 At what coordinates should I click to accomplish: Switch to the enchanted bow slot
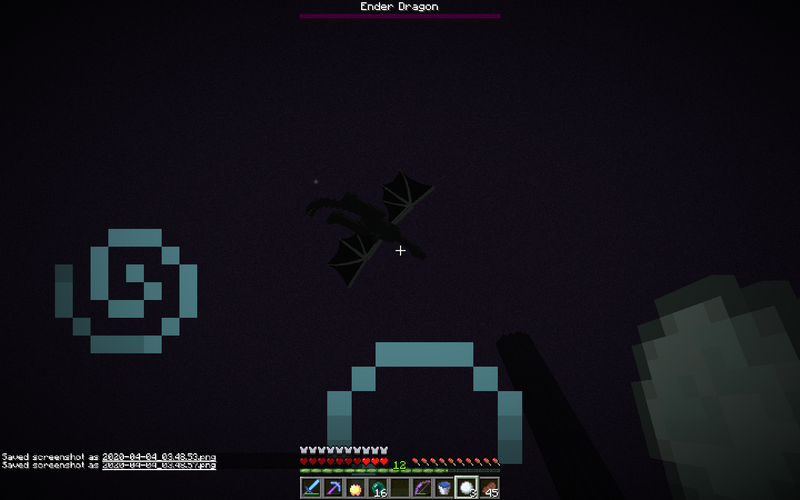(422, 488)
